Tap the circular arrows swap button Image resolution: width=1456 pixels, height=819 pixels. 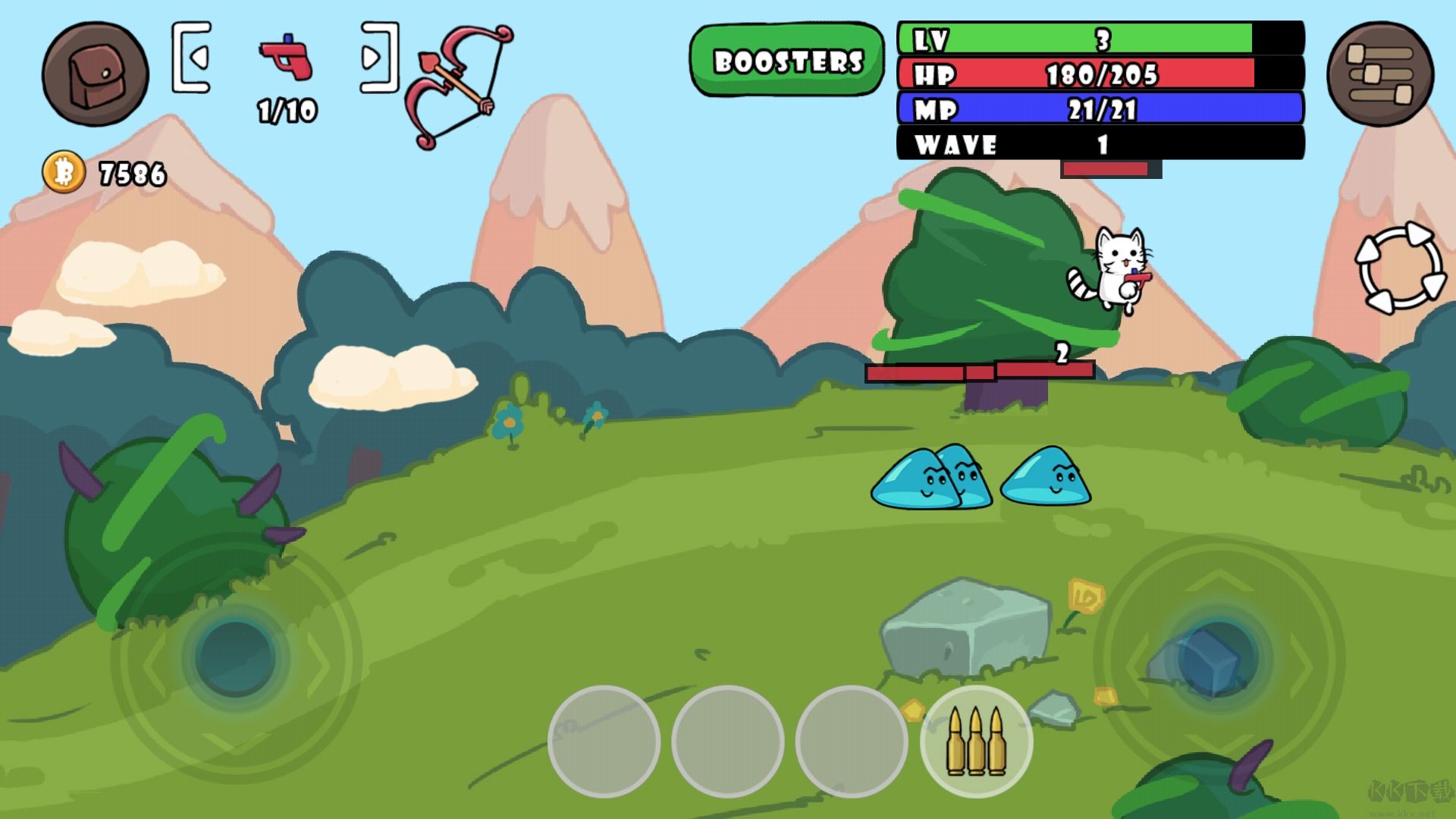click(x=1399, y=267)
